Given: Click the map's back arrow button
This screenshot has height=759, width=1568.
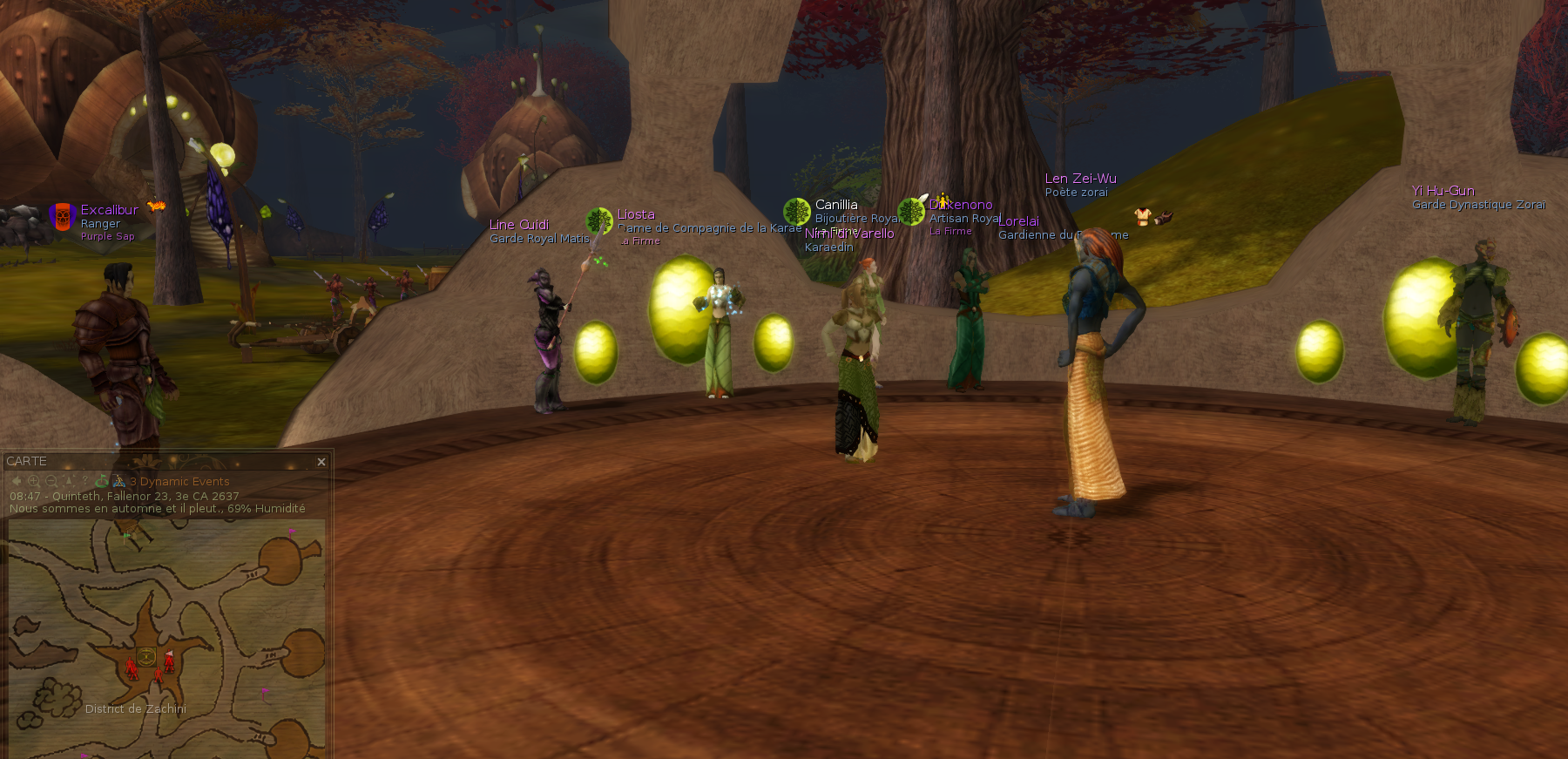Looking at the screenshot, I should pos(17,481).
